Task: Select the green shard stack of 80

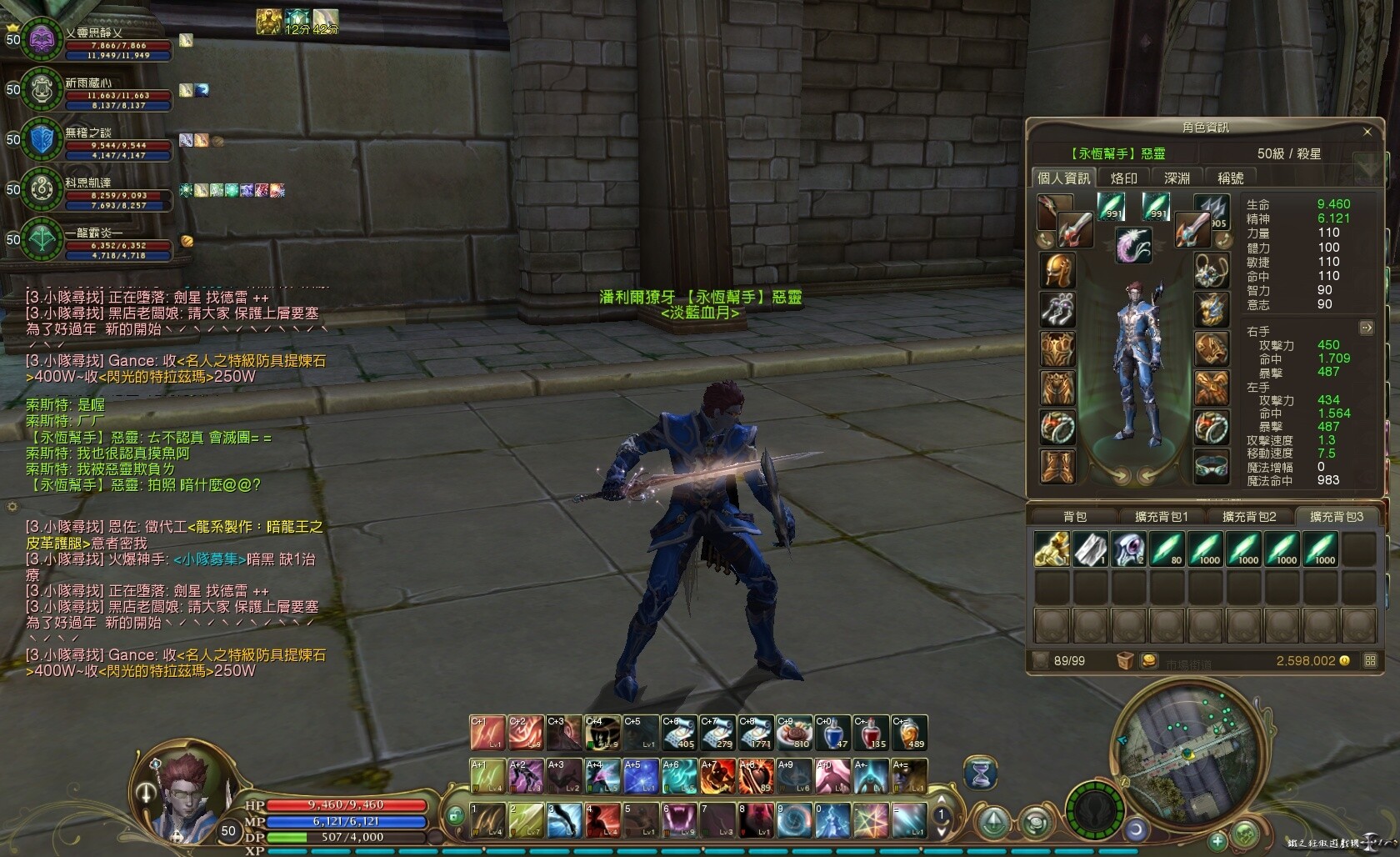Action: pos(1167,549)
